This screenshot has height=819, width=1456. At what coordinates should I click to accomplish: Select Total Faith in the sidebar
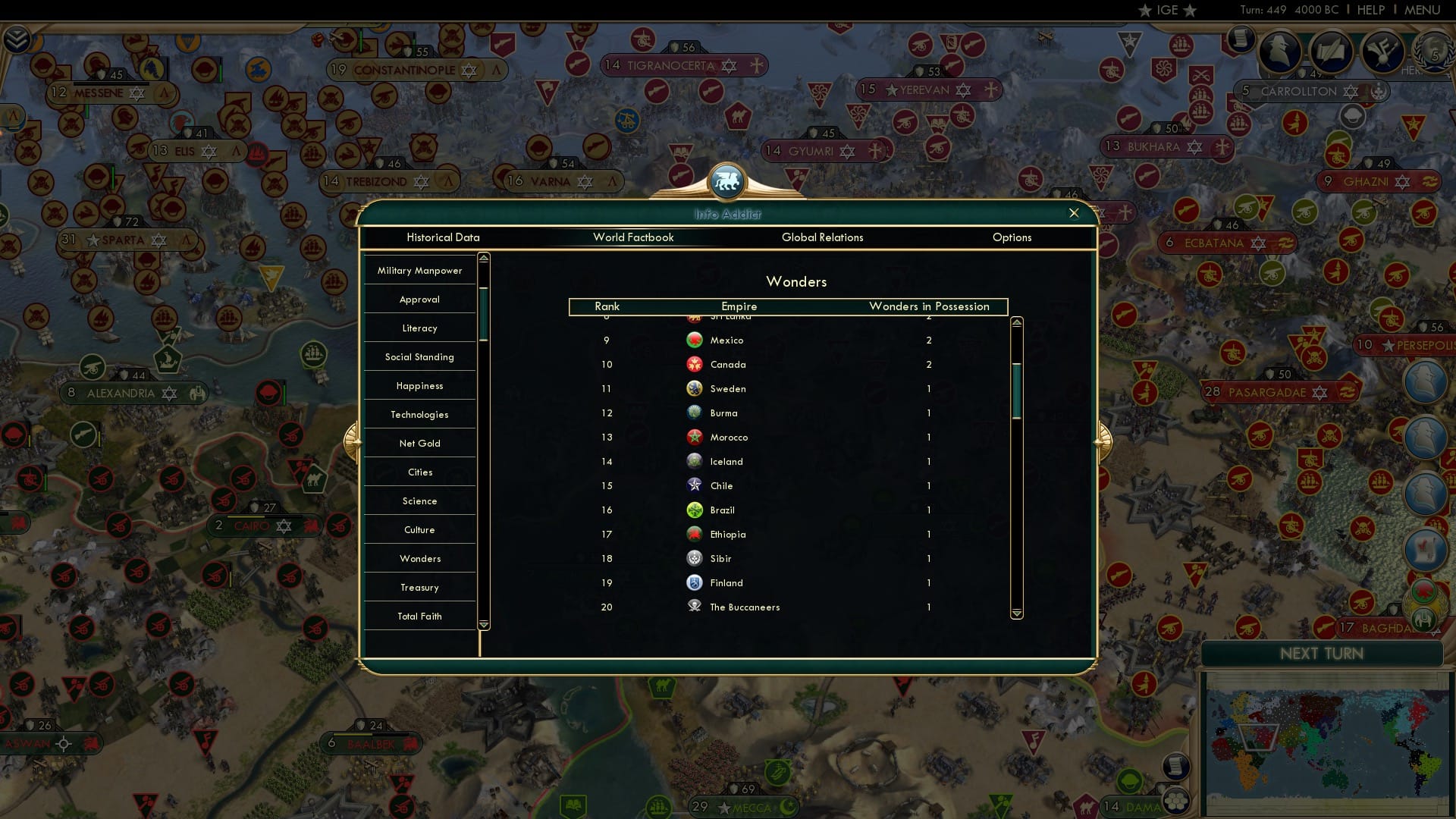tap(419, 616)
